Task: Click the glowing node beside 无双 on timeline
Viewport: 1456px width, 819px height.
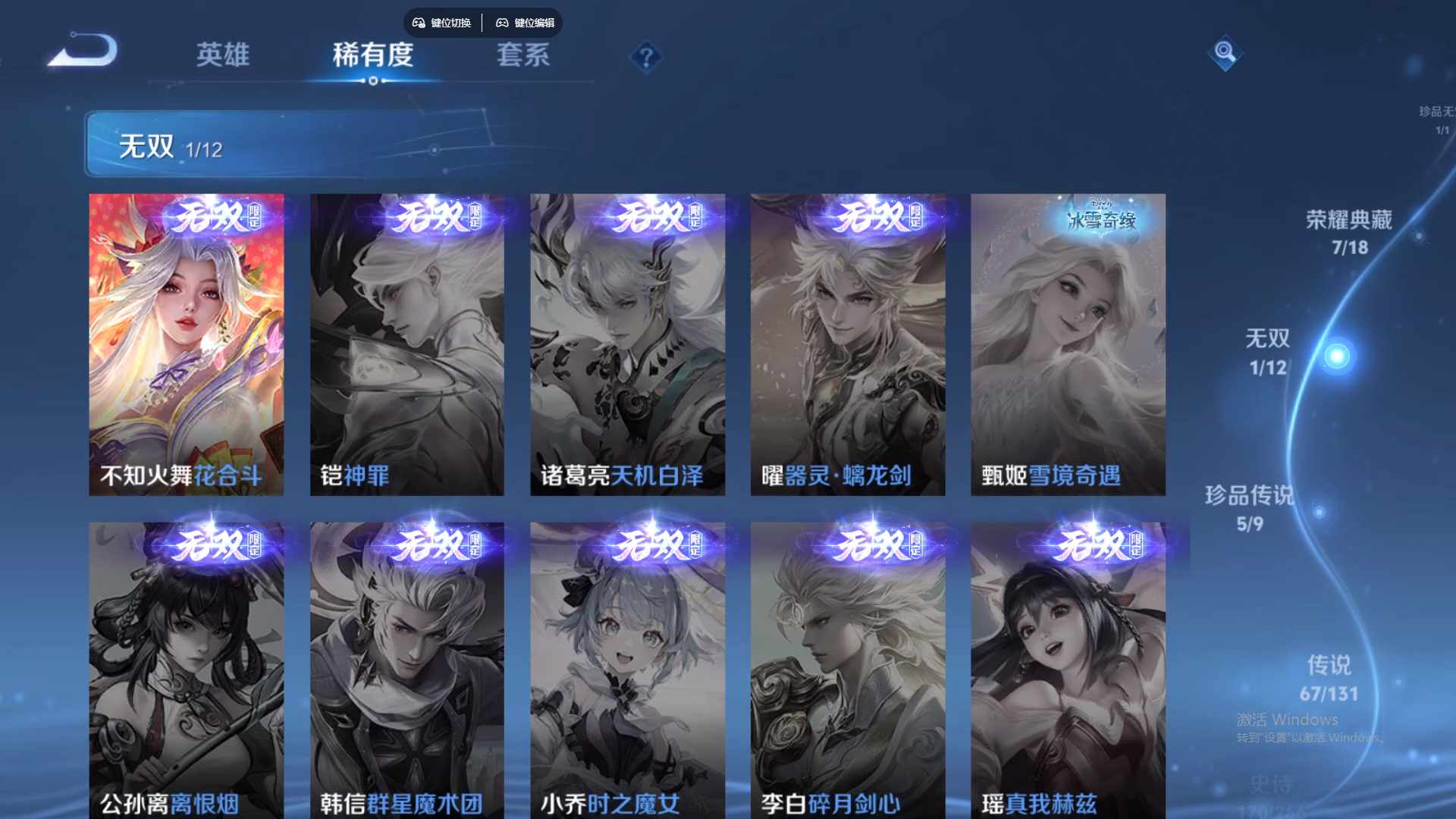Action: tap(1337, 354)
